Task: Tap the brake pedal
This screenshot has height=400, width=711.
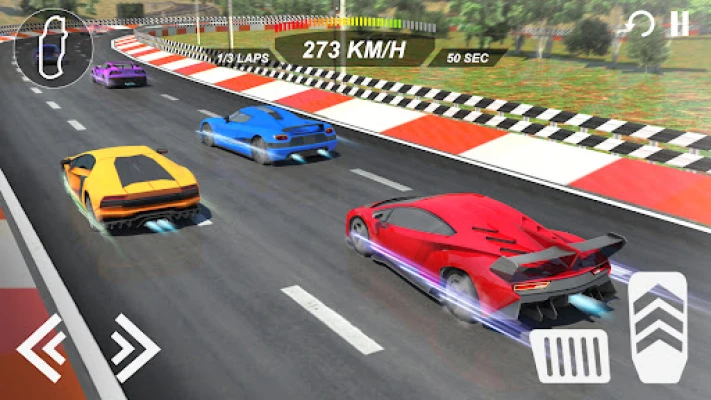Action: 571,355
